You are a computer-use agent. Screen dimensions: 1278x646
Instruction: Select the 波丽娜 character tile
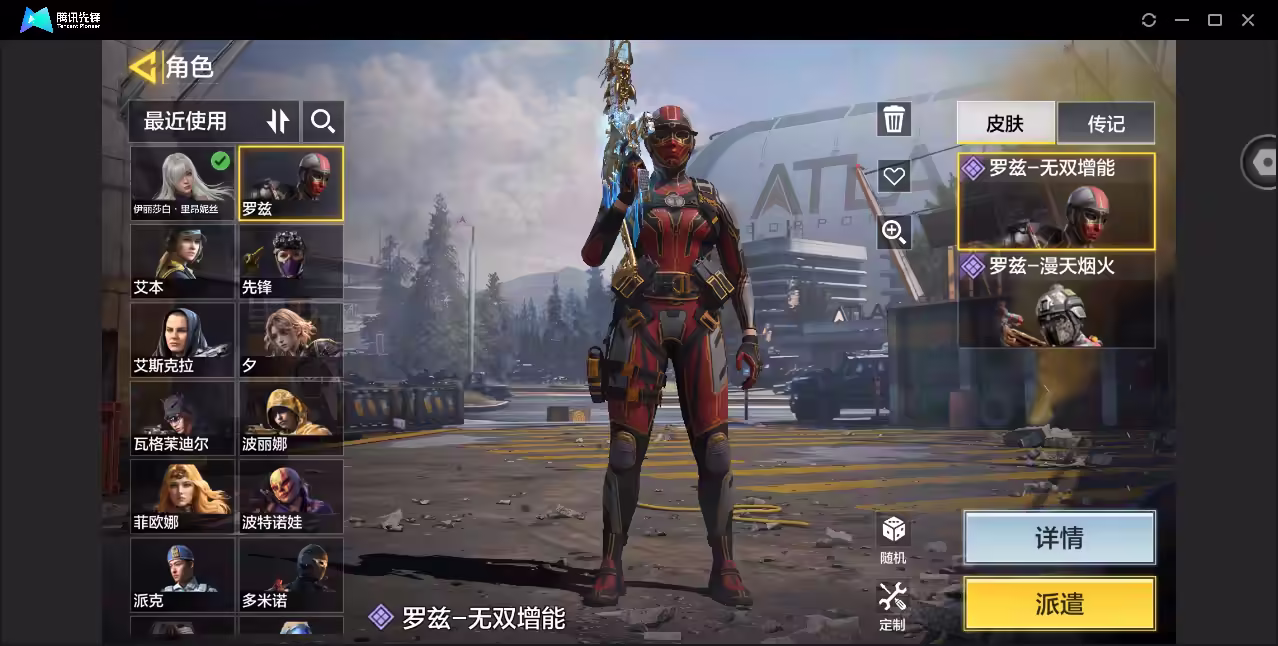tap(291, 417)
